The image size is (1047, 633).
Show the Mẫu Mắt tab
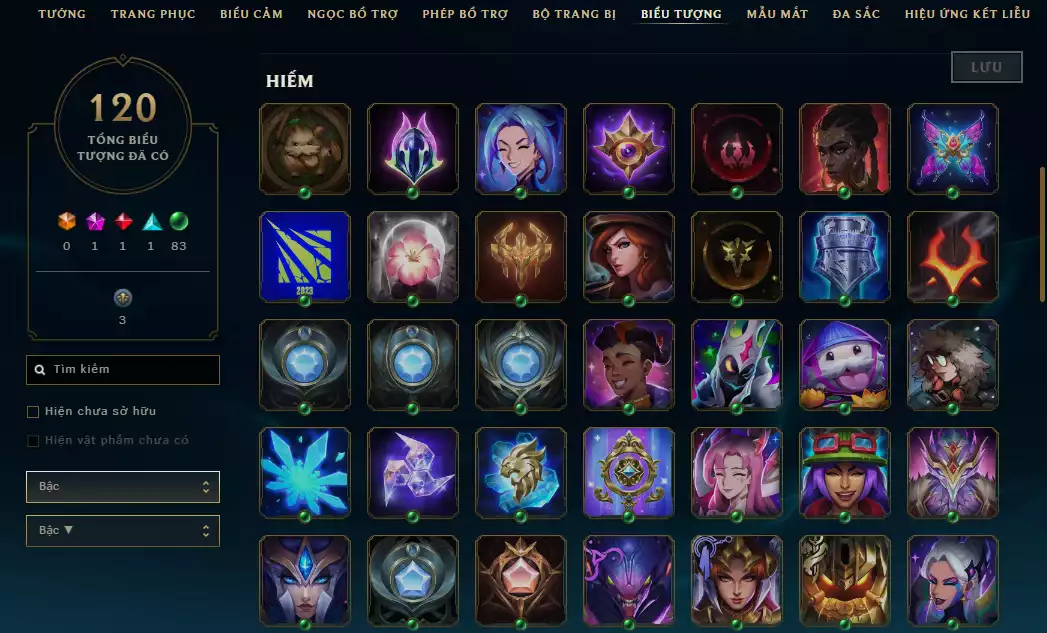tap(775, 14)
